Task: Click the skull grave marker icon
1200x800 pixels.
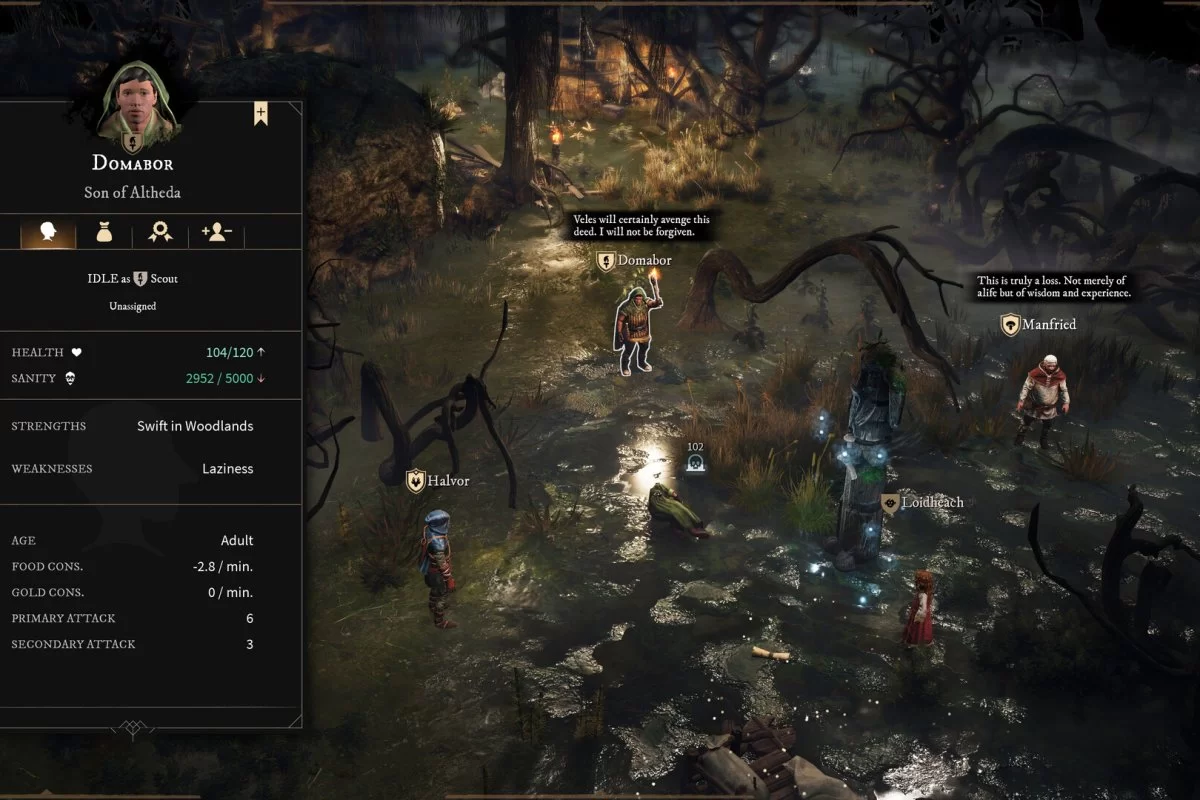Action: pos(695,462)
